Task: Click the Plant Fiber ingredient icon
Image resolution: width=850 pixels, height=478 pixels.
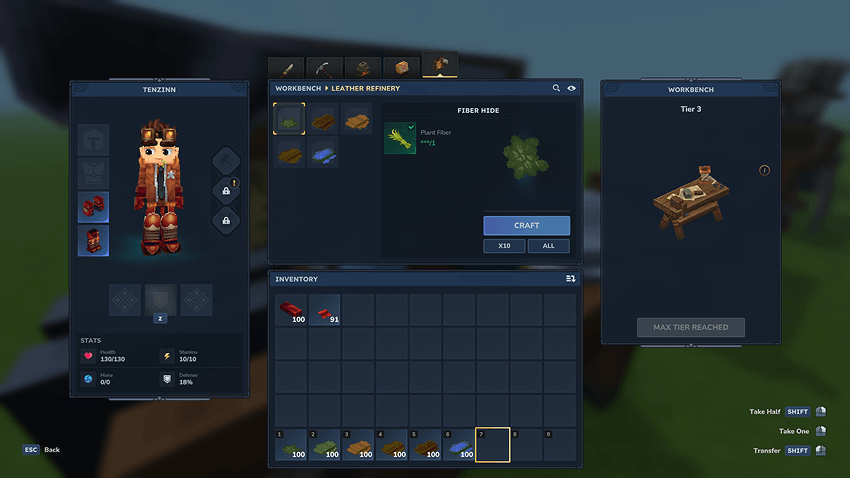Action: (398, 138)
